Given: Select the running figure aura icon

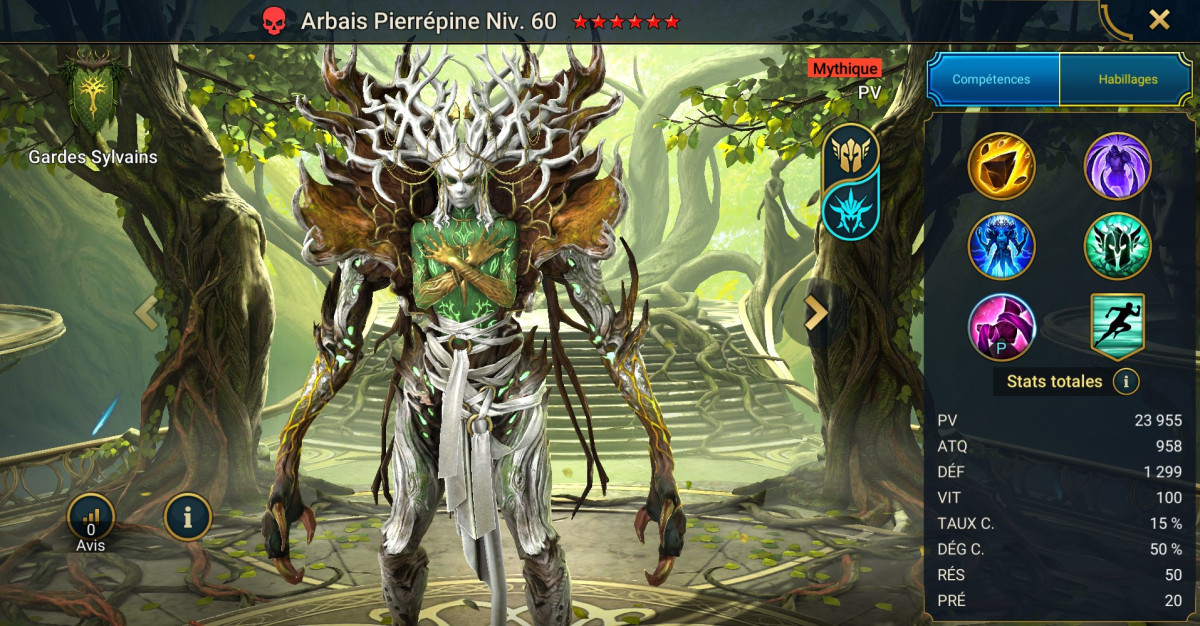Looking at the screenshot, I should [x=1117, y=326].
